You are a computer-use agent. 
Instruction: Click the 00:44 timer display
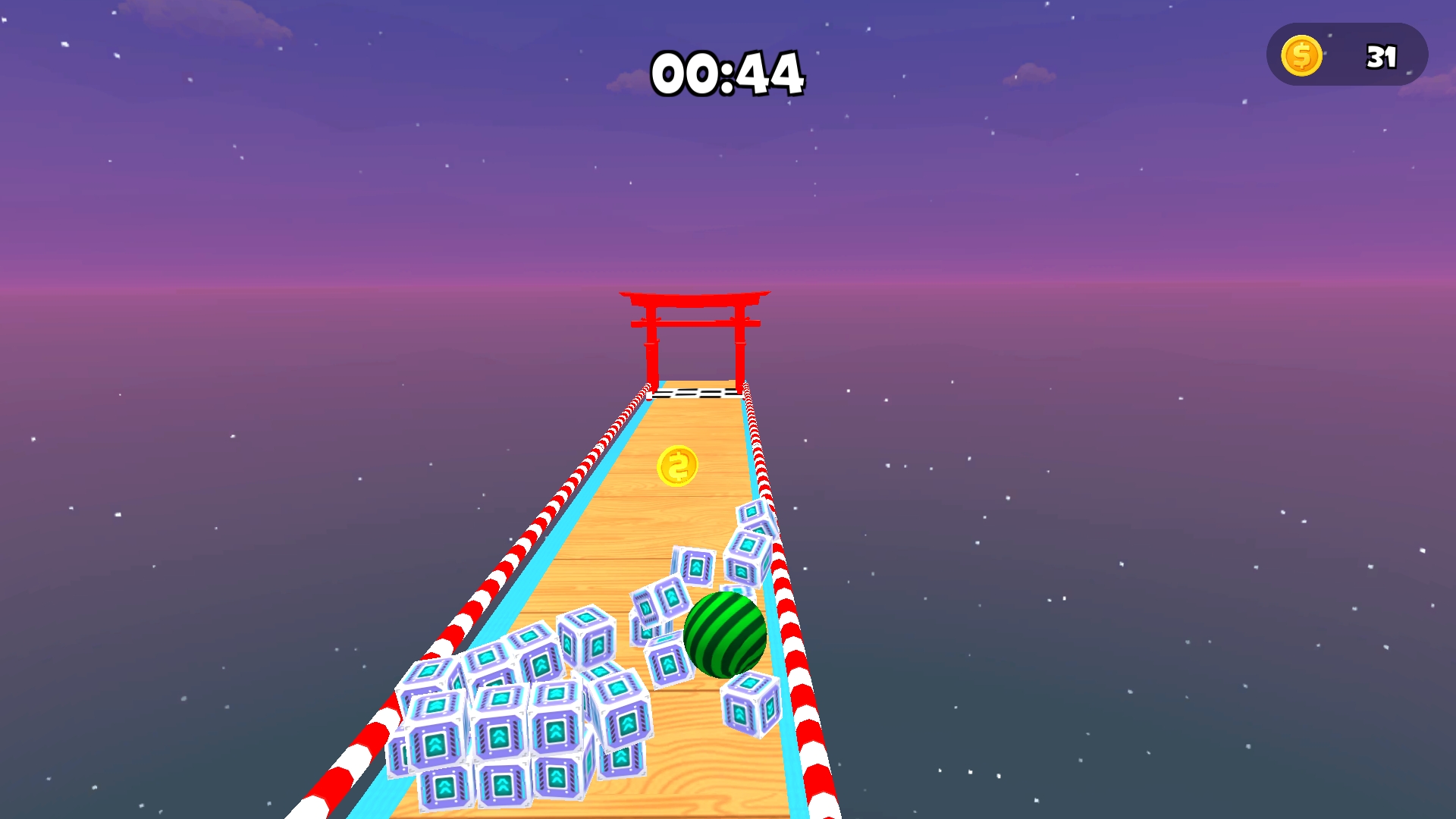pos(726,72)
